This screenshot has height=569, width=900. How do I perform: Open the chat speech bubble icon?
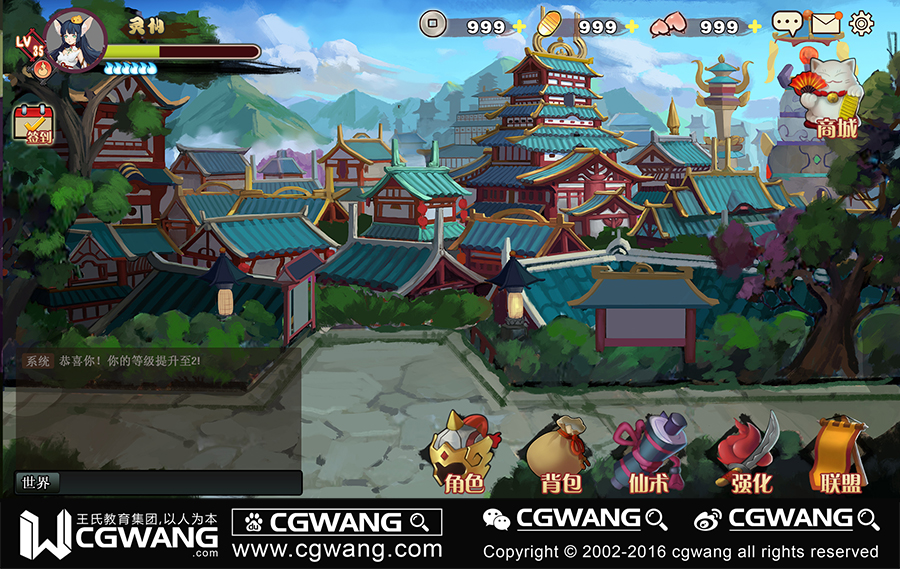(787, 23)
